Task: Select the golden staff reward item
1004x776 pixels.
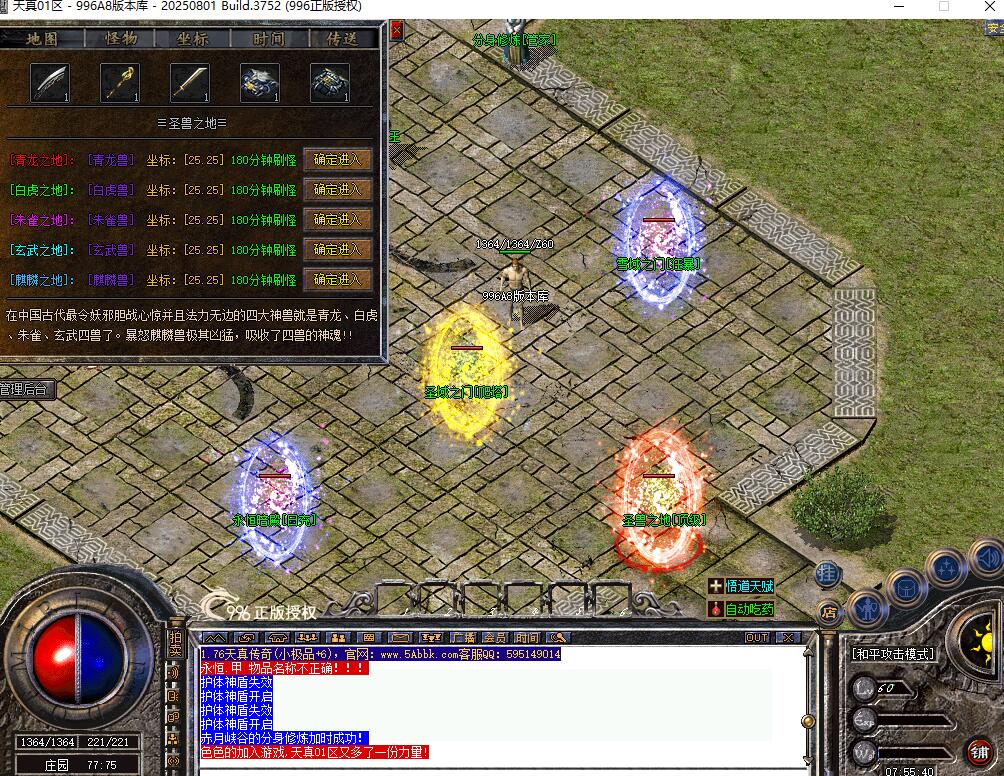Action: [x=119, y=83]
